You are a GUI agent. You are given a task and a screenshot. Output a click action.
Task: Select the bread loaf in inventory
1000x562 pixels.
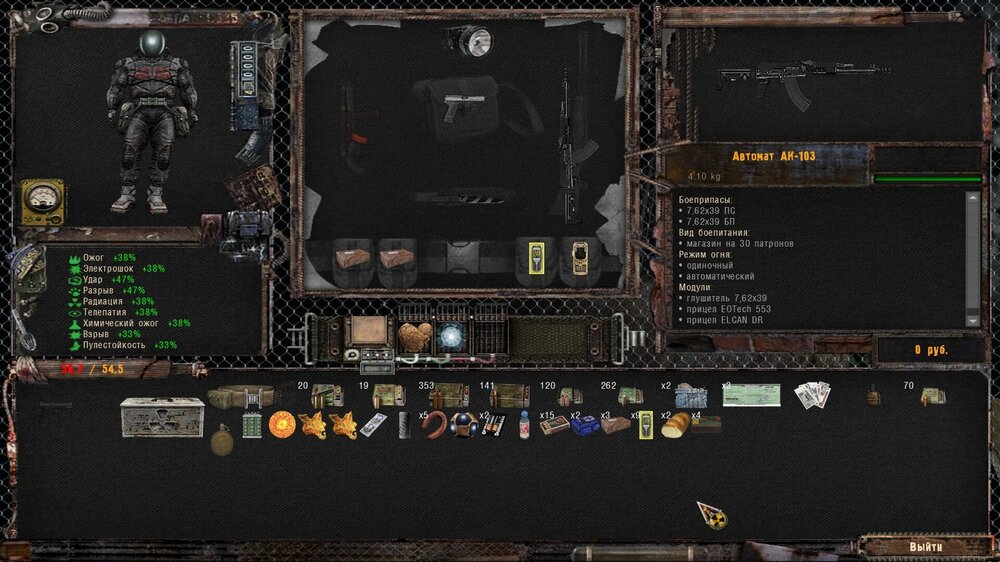[676, 424]
